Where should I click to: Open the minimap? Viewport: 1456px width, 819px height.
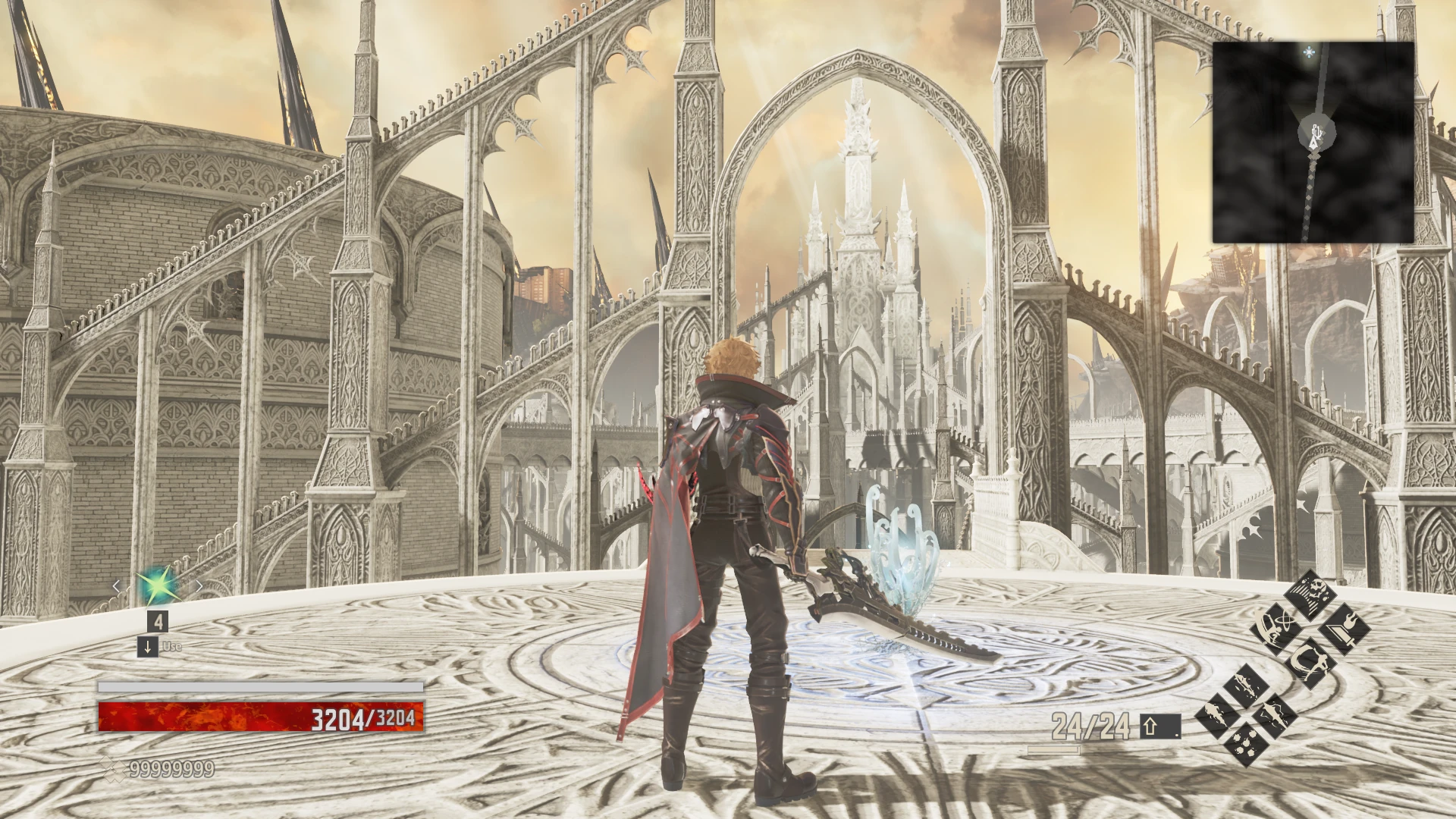coord(1313,143)
